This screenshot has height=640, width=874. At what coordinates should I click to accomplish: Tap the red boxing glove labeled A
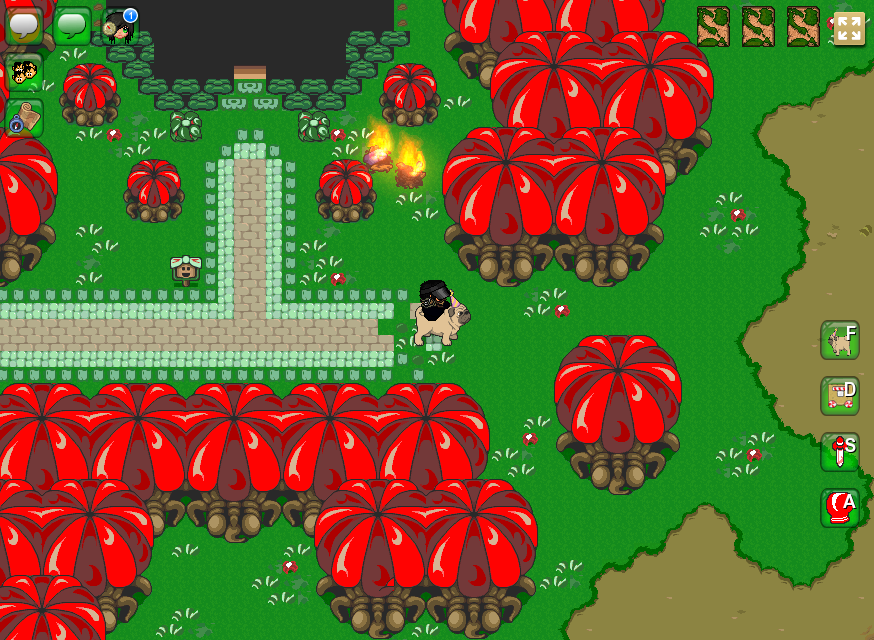pos(840,508)
